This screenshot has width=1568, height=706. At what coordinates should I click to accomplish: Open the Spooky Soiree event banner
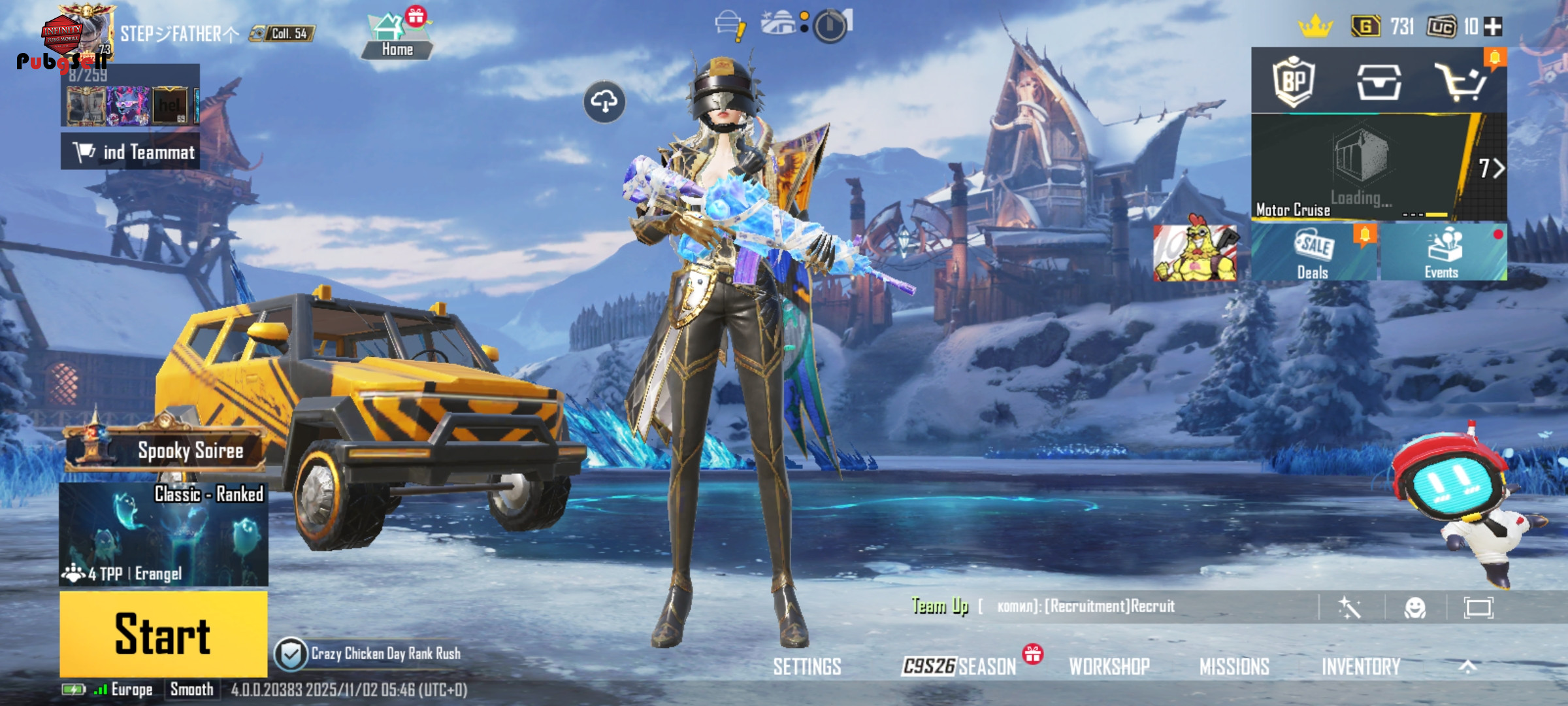(x=167, y=450)
